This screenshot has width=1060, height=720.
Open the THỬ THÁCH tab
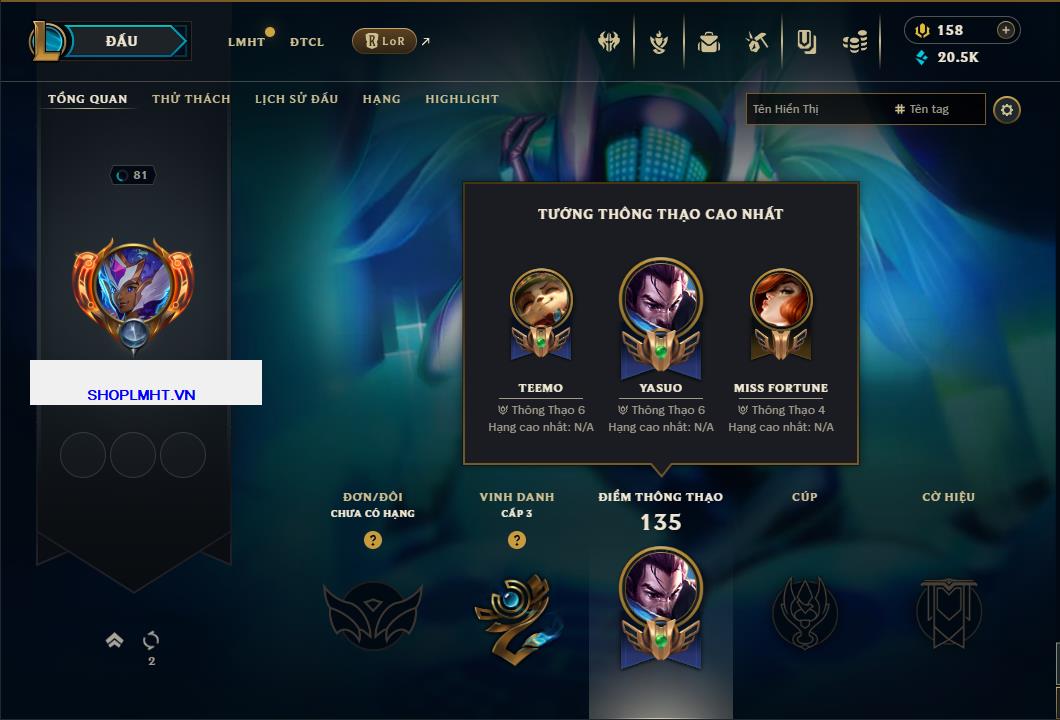(x=191, y=99)
